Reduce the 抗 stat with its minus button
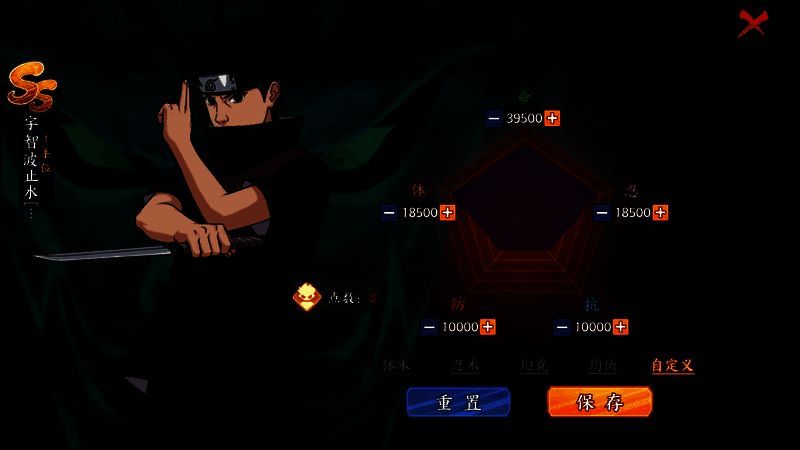 click(x=562, y=327)
